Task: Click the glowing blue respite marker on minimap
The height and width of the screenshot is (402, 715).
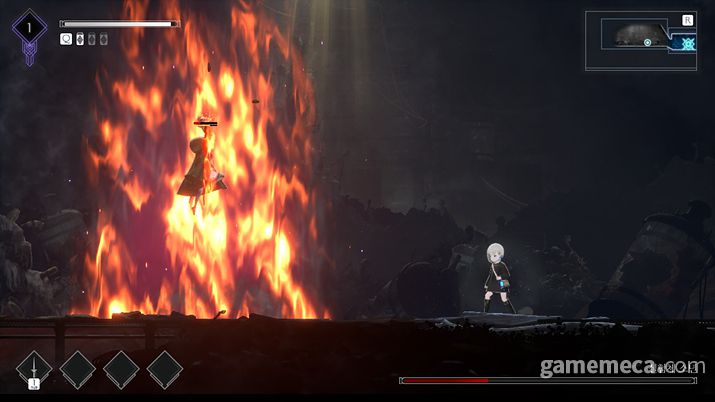Action: [x=688, y=43]
